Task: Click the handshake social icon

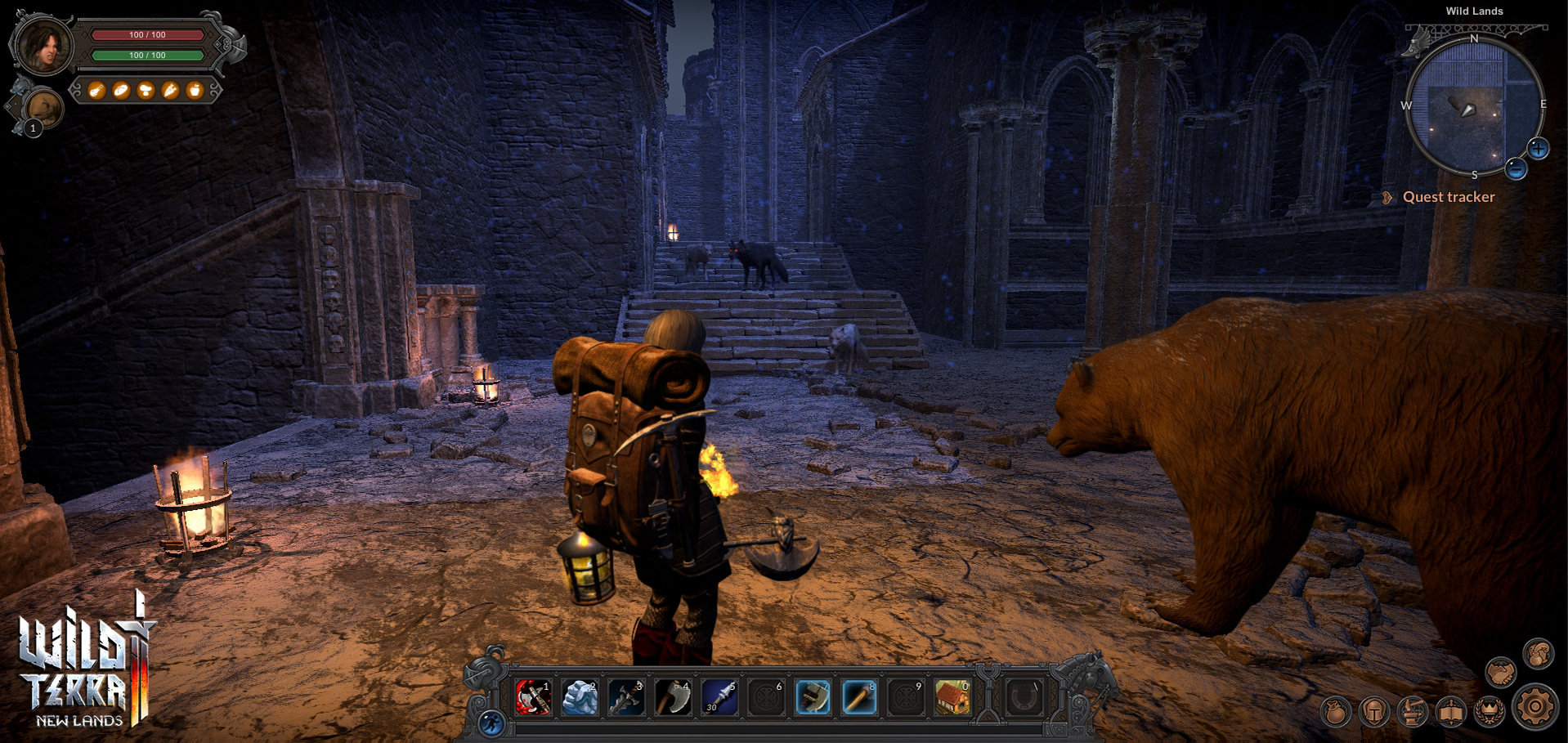Action: 1501,673
